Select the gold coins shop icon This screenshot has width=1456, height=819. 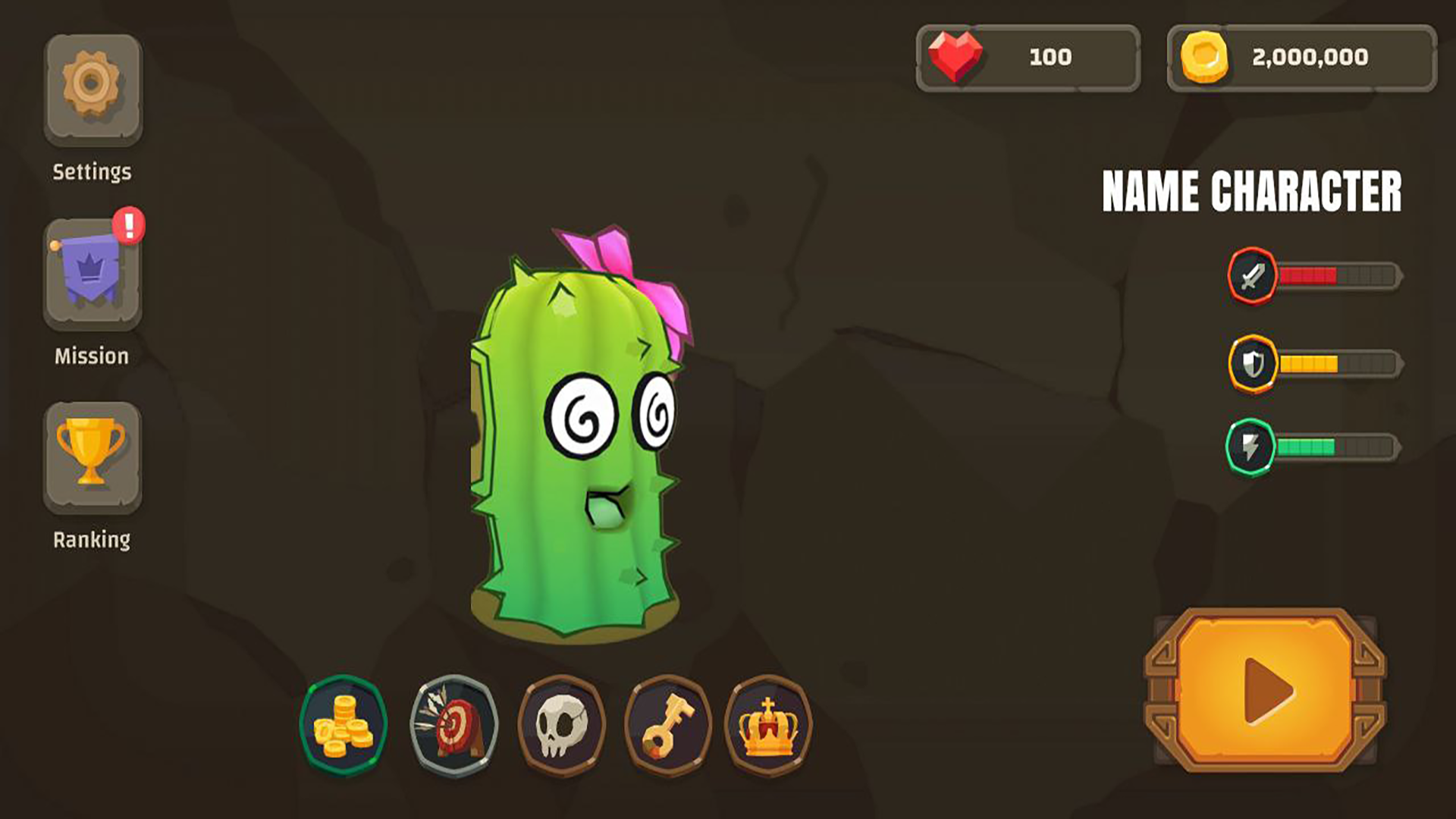[345, 726]
